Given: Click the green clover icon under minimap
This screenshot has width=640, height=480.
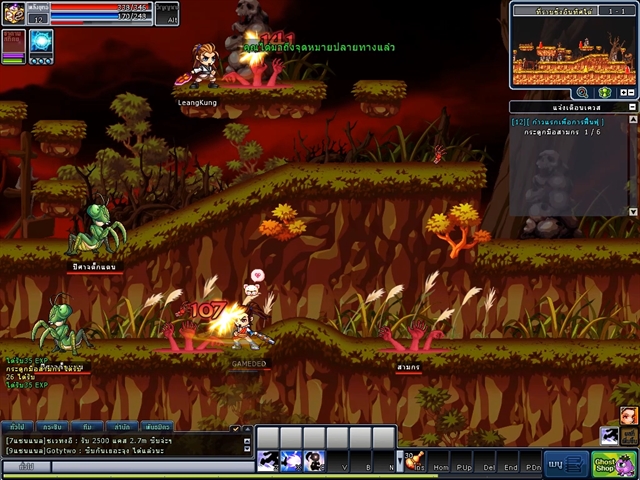Looking at the screenshot, I should click(x=604, y=92).
